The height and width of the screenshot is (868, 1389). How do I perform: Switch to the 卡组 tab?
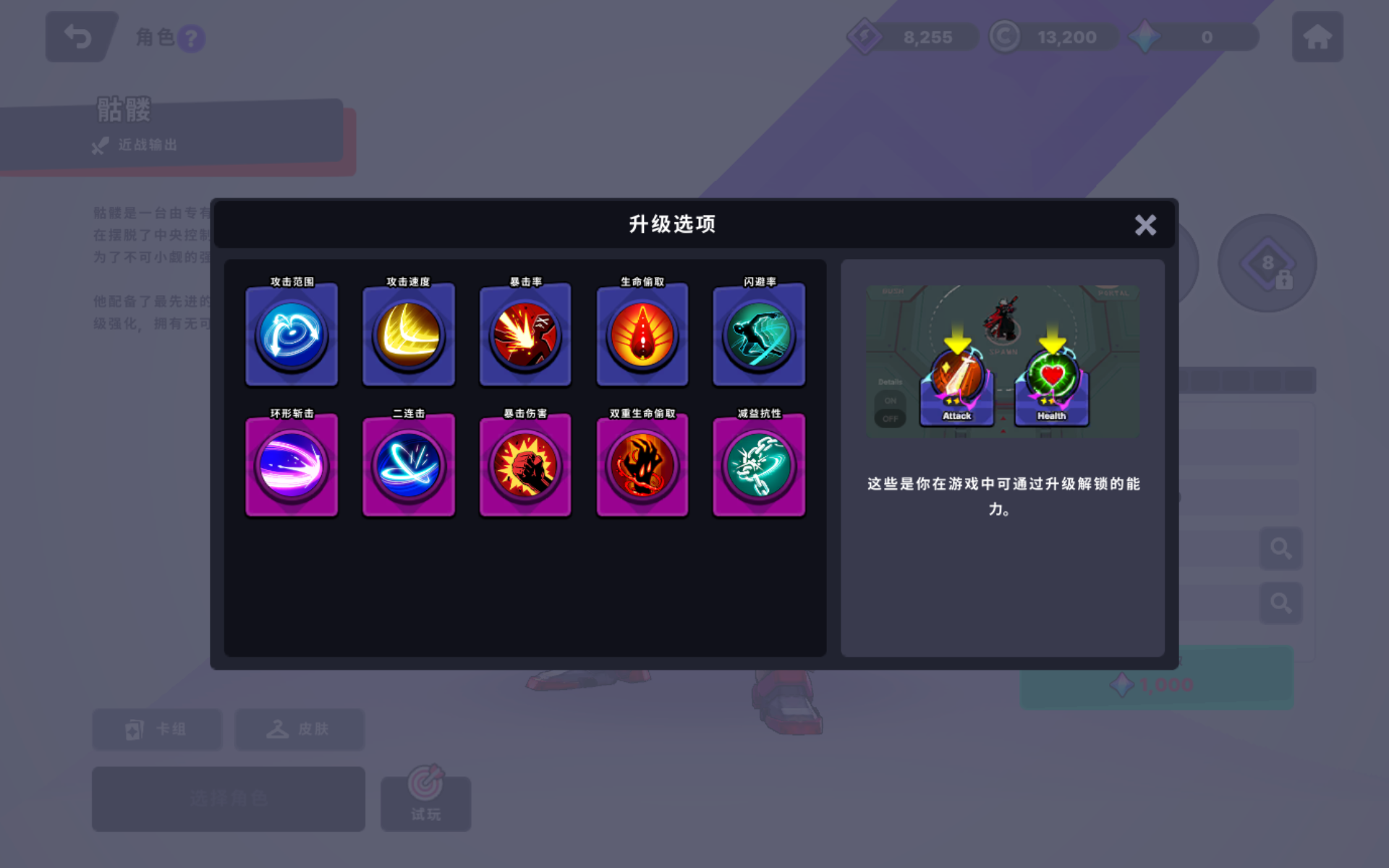coord(157,729)
